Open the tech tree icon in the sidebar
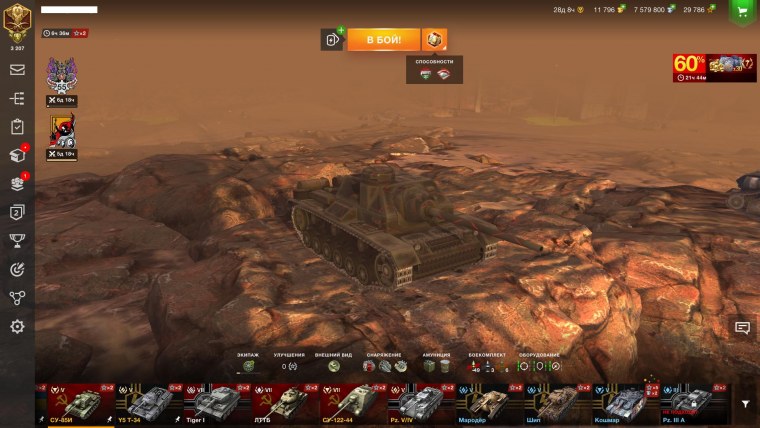This screenshot has height=428, width=760. coord(17,99)
